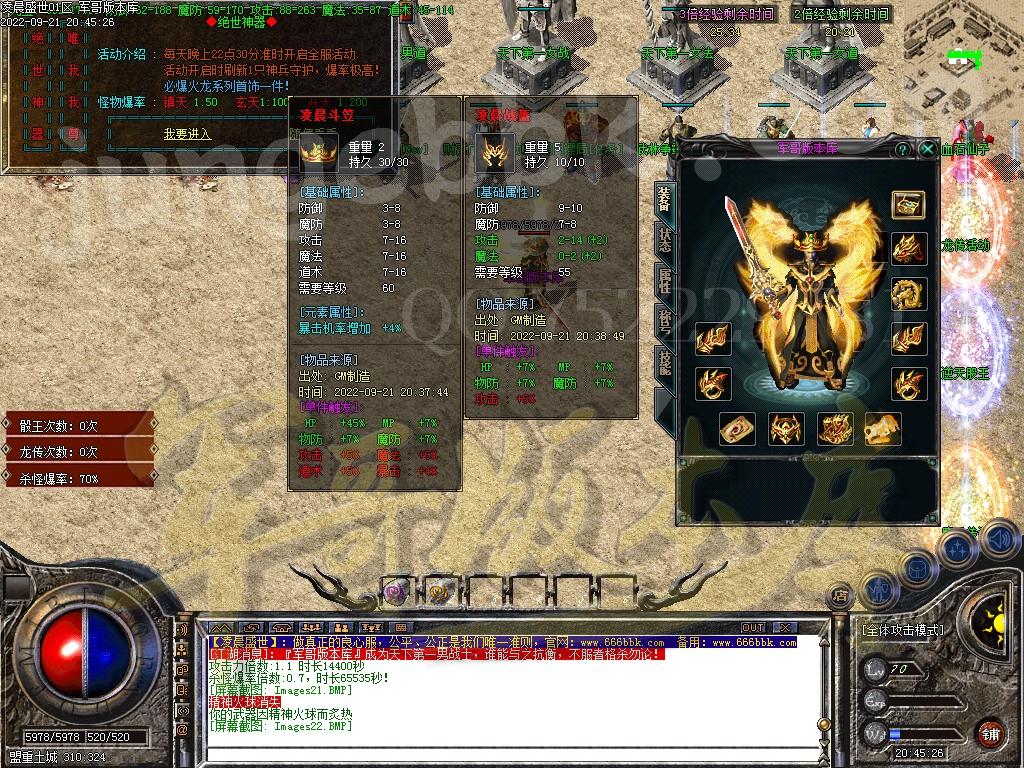Select the golden dragon medal equipment slot
Viewport: 1024px width, 768px height.
[x=908, y=294]
